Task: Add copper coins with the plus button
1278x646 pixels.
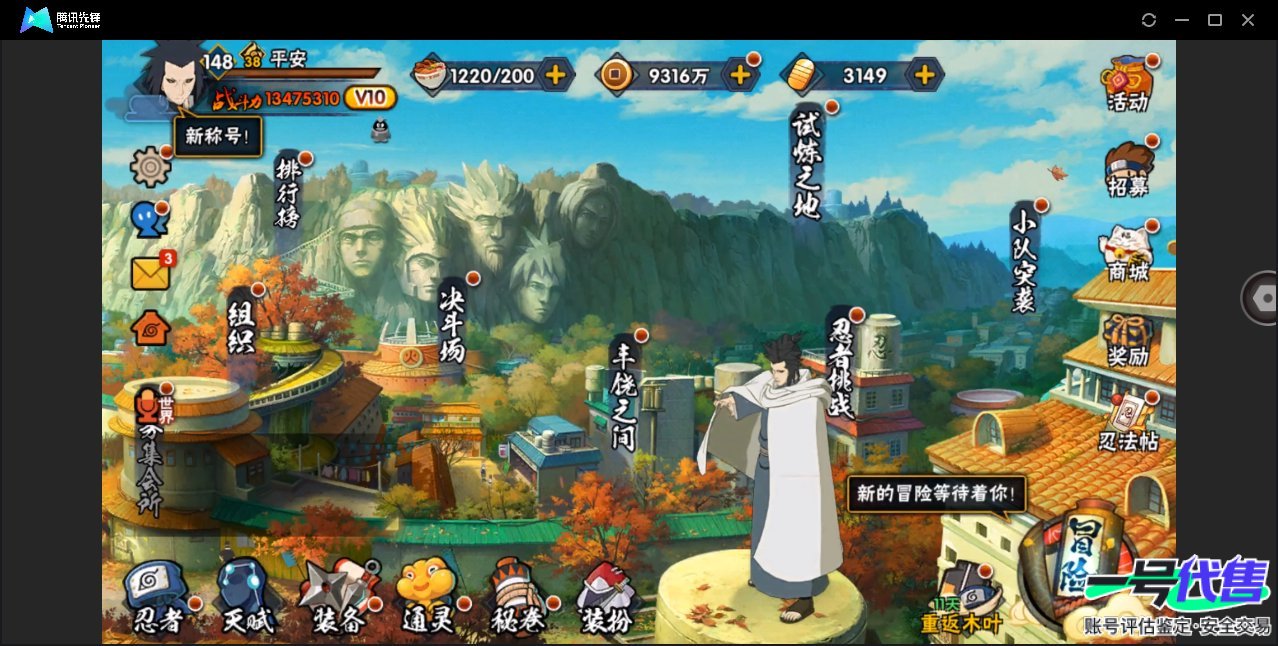Action: point(740,75)
